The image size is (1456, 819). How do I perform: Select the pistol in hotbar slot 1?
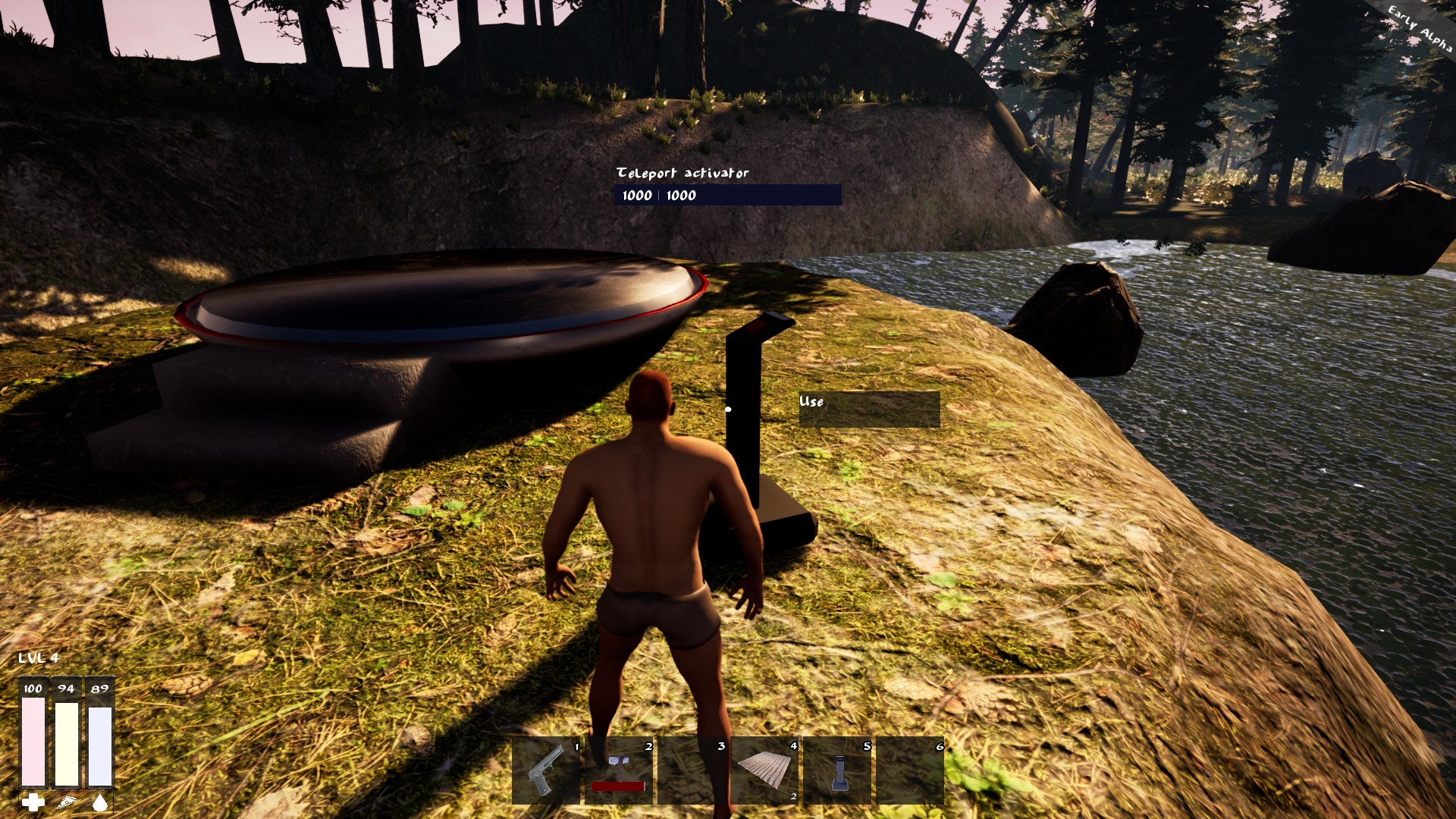click(x=546, y=770)
